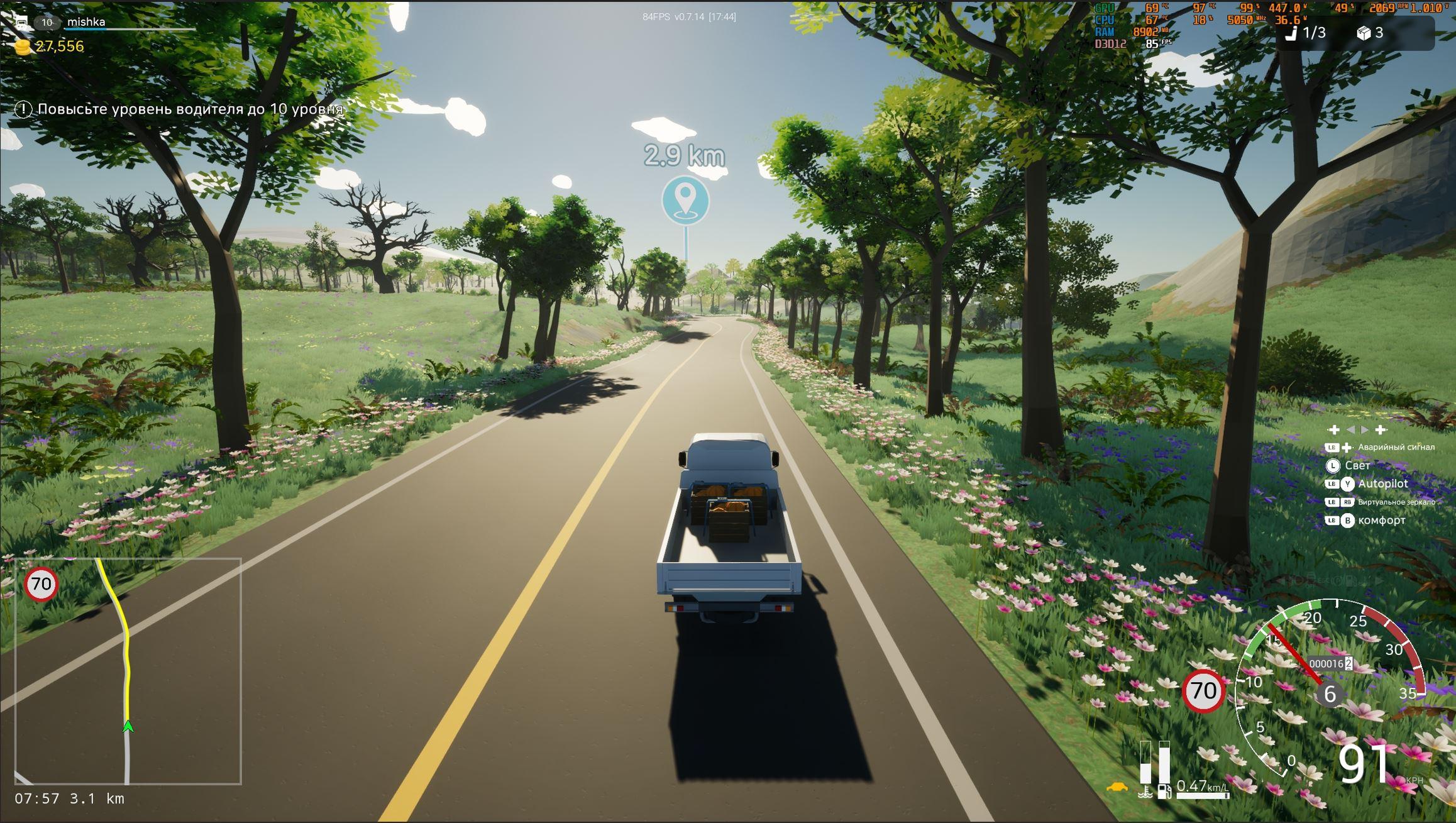Select the 2.9 km destination waypoint marker
Image resolution: width=1456 pixels, height=823 pixels.
coord(685,200)
